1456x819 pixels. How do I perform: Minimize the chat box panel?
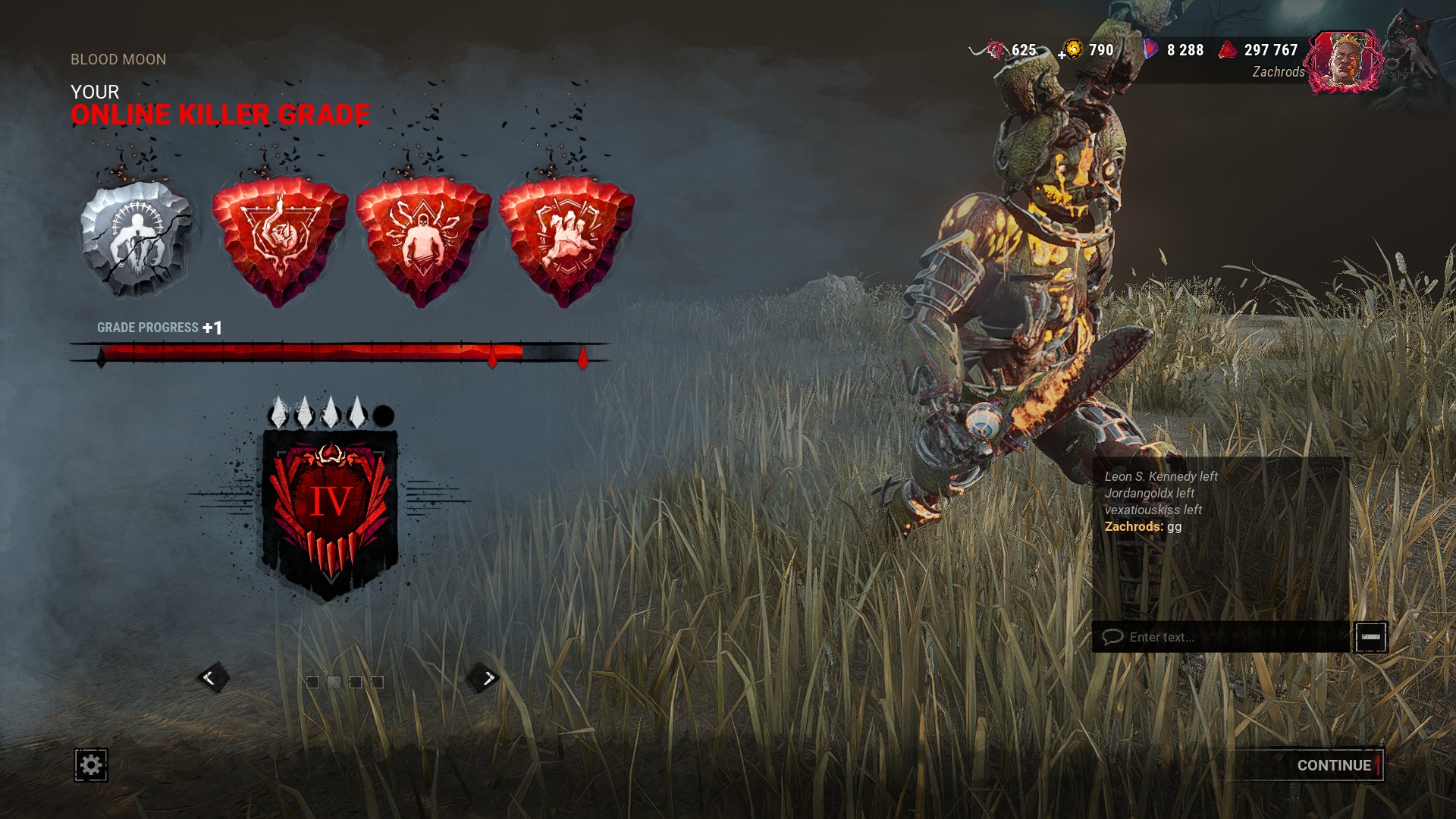coord(1371,637)
